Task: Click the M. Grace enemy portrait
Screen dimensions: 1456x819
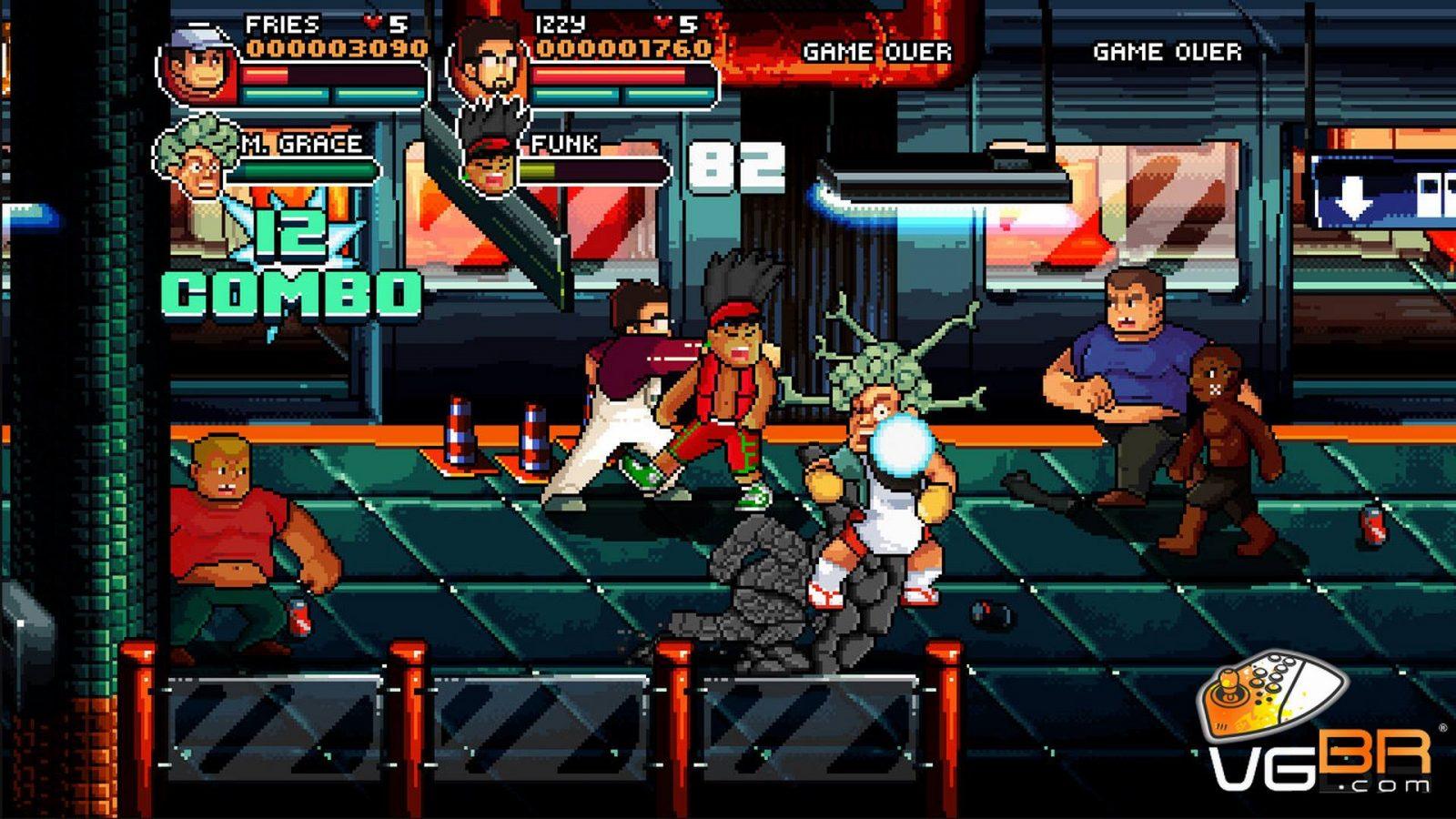Action: pos(196,159)
